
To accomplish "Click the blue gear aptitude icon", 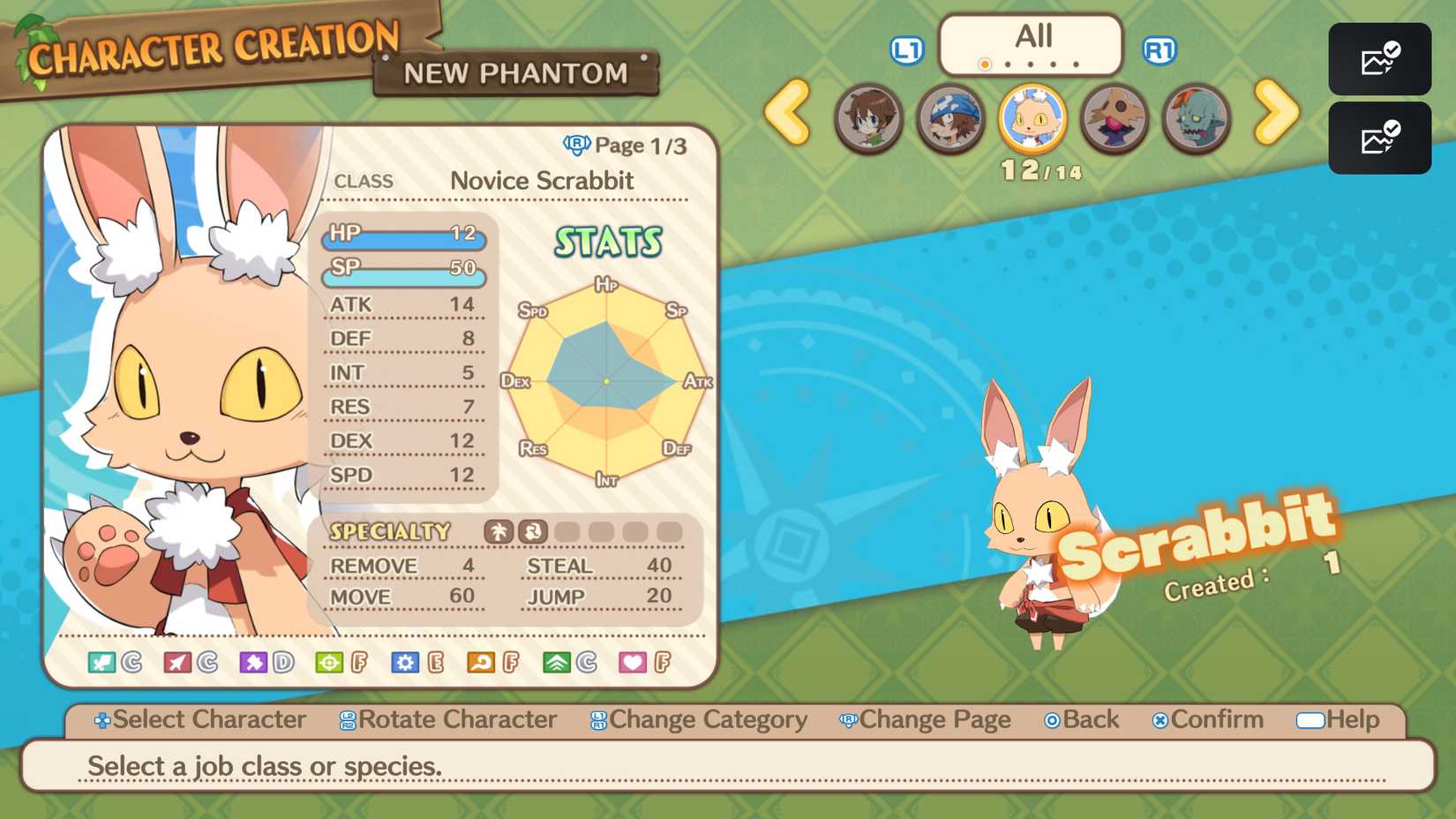I will point(406,660).
